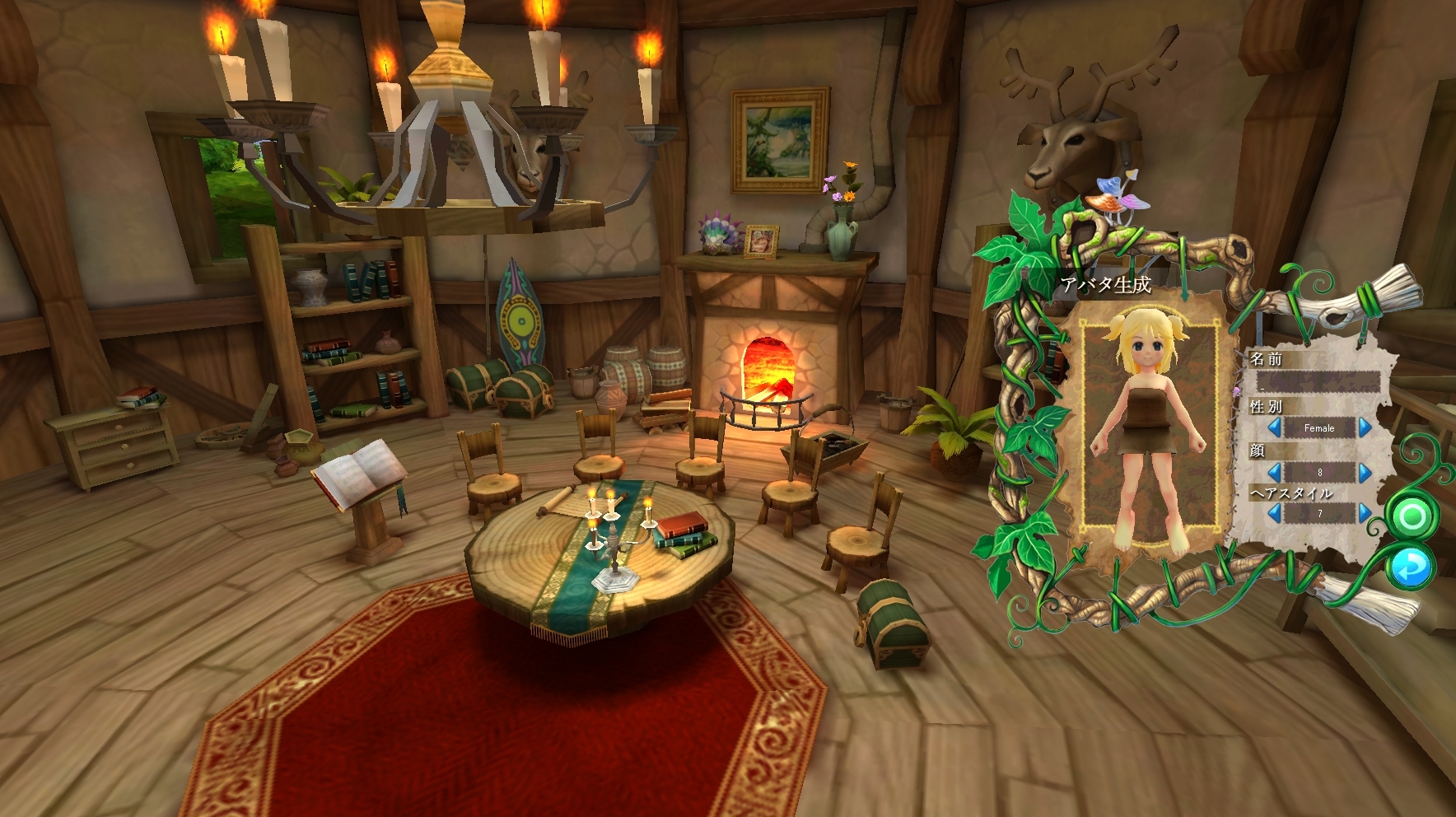Confirm avatar creation with the green circle button
Viewport: 1456px width, 817px height.
(1412, 517)
